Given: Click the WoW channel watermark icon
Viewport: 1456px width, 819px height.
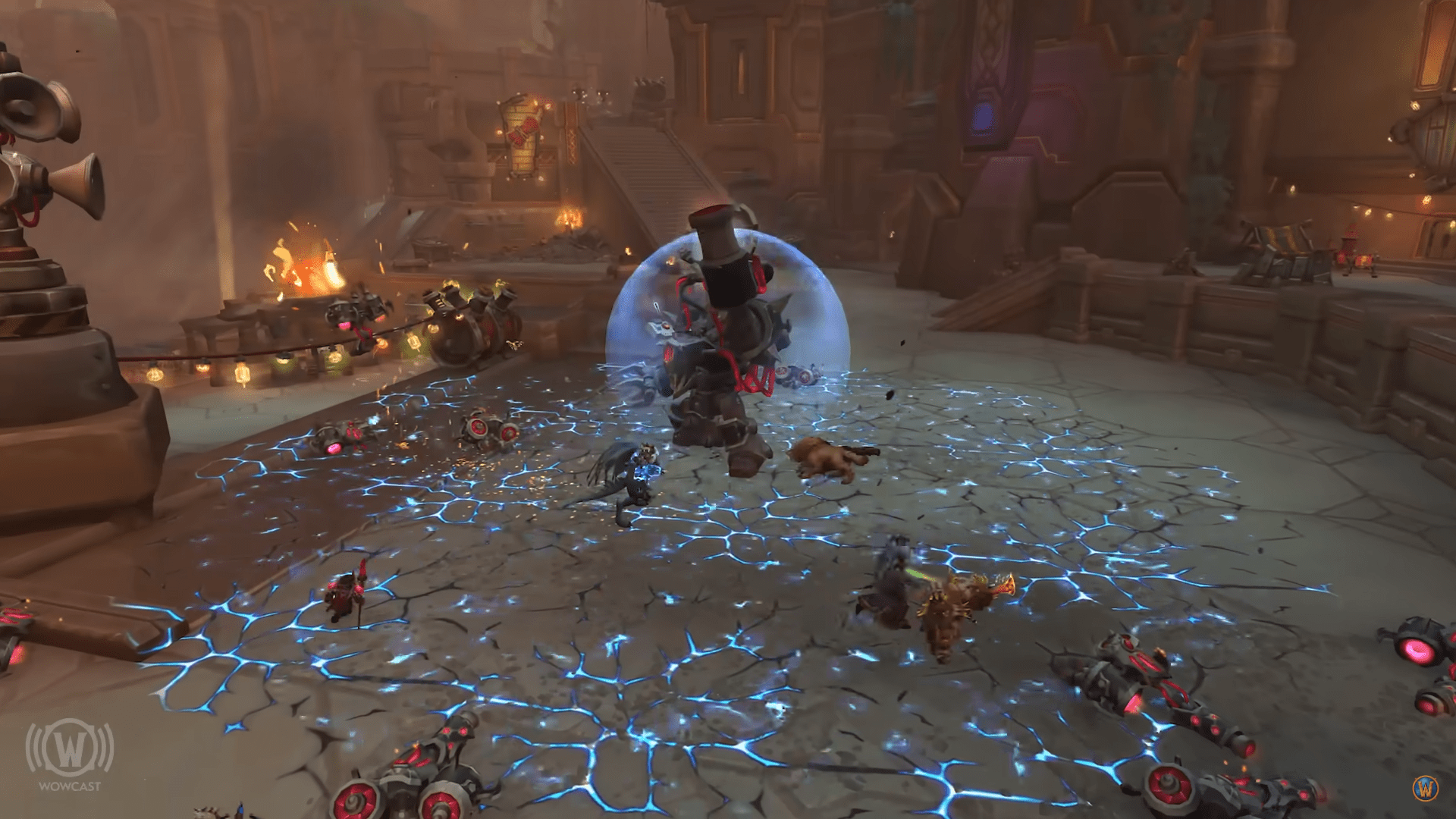Looking at the screenshot, I should 1426,788.
